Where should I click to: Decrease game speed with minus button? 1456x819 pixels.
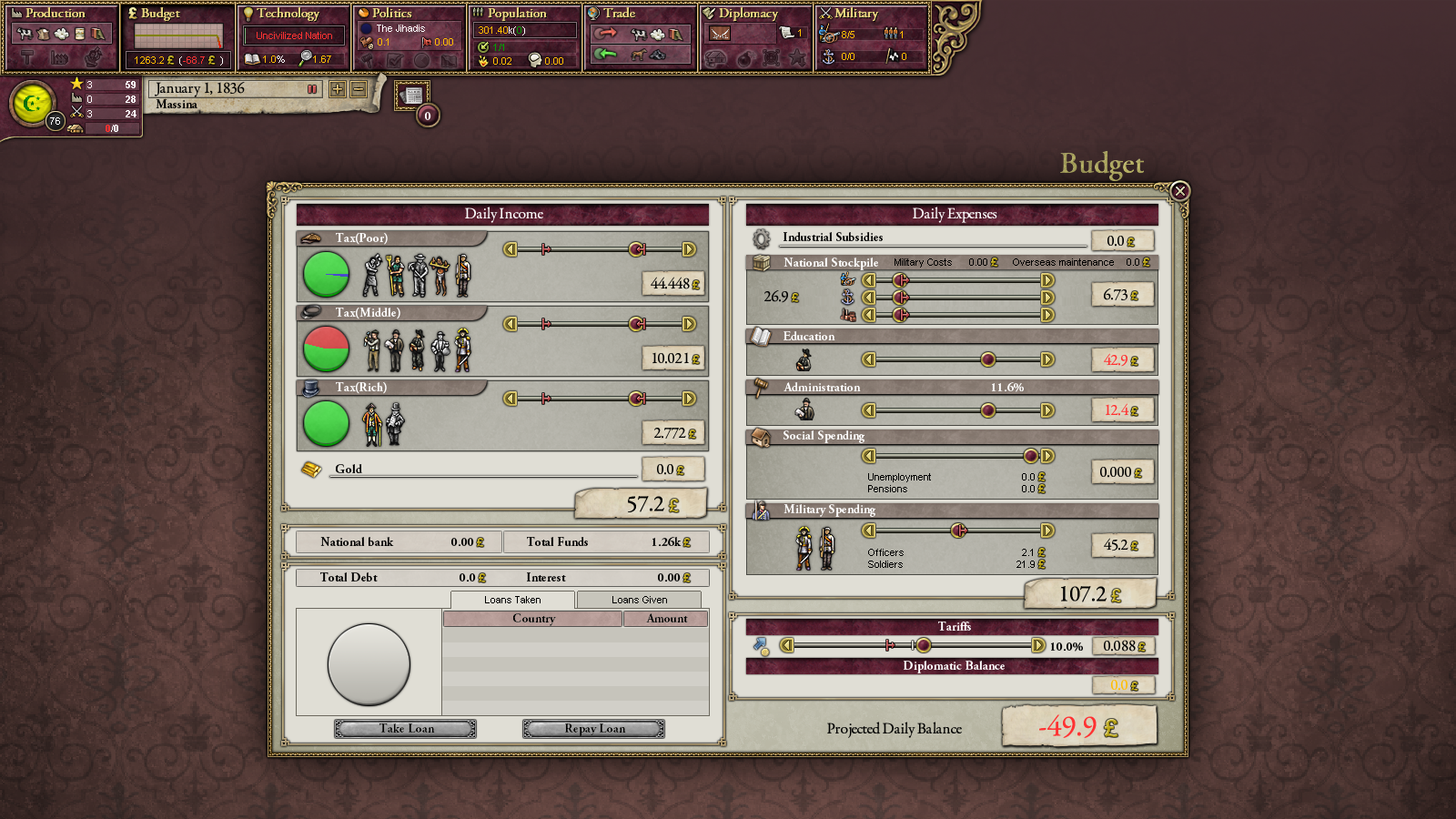click(x=359, y=89)
